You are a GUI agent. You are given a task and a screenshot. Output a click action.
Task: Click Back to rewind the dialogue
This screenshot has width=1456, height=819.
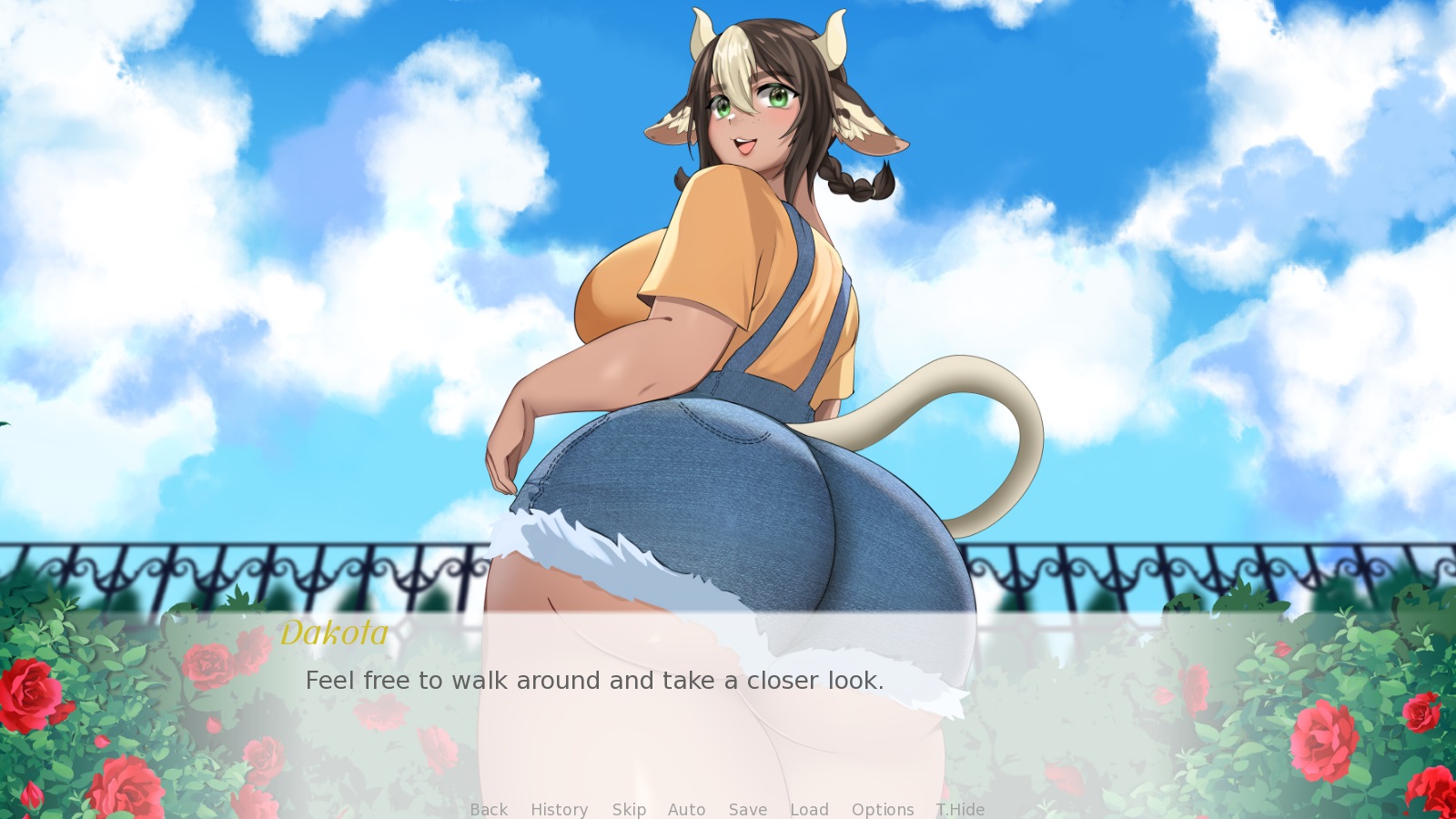[489, 809]
